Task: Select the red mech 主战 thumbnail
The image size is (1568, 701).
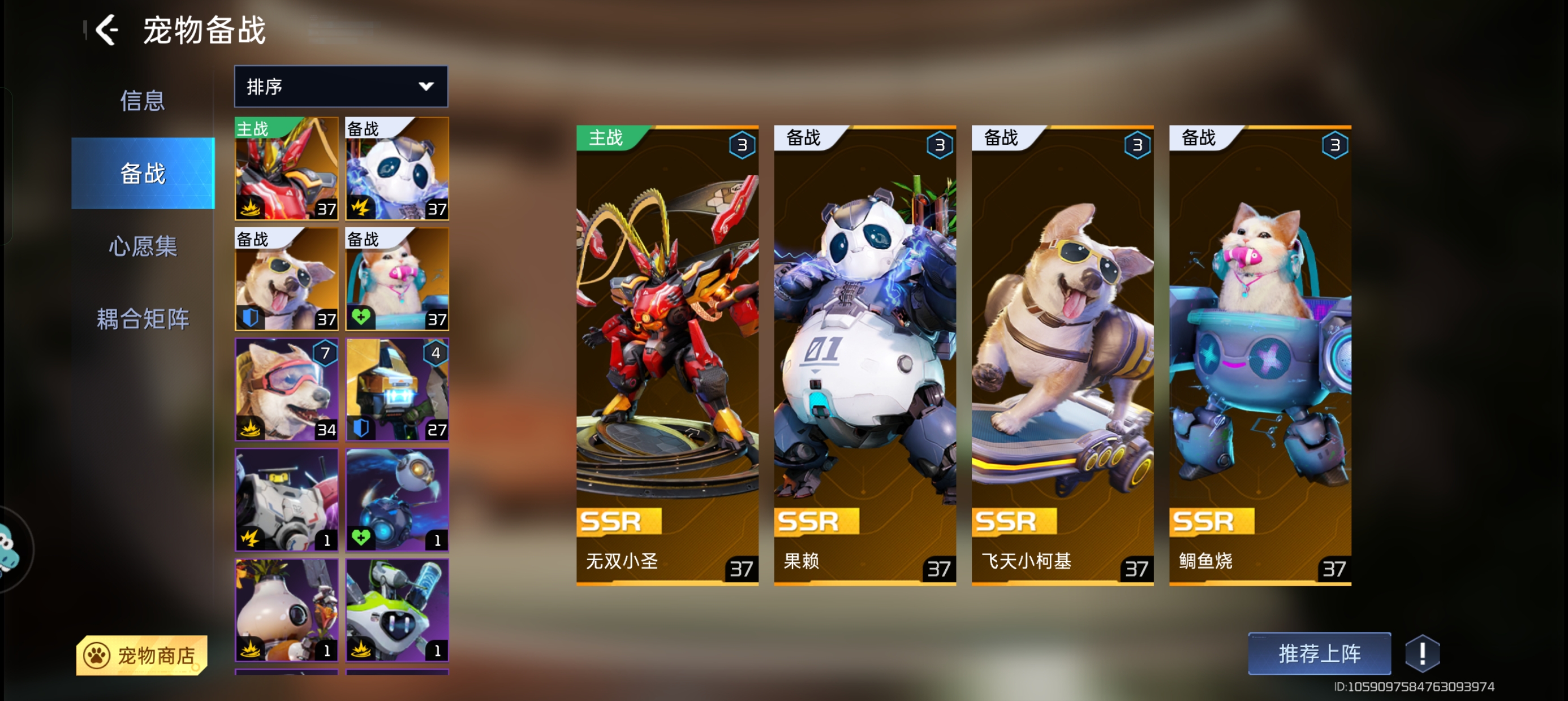Action: [287, 168]
